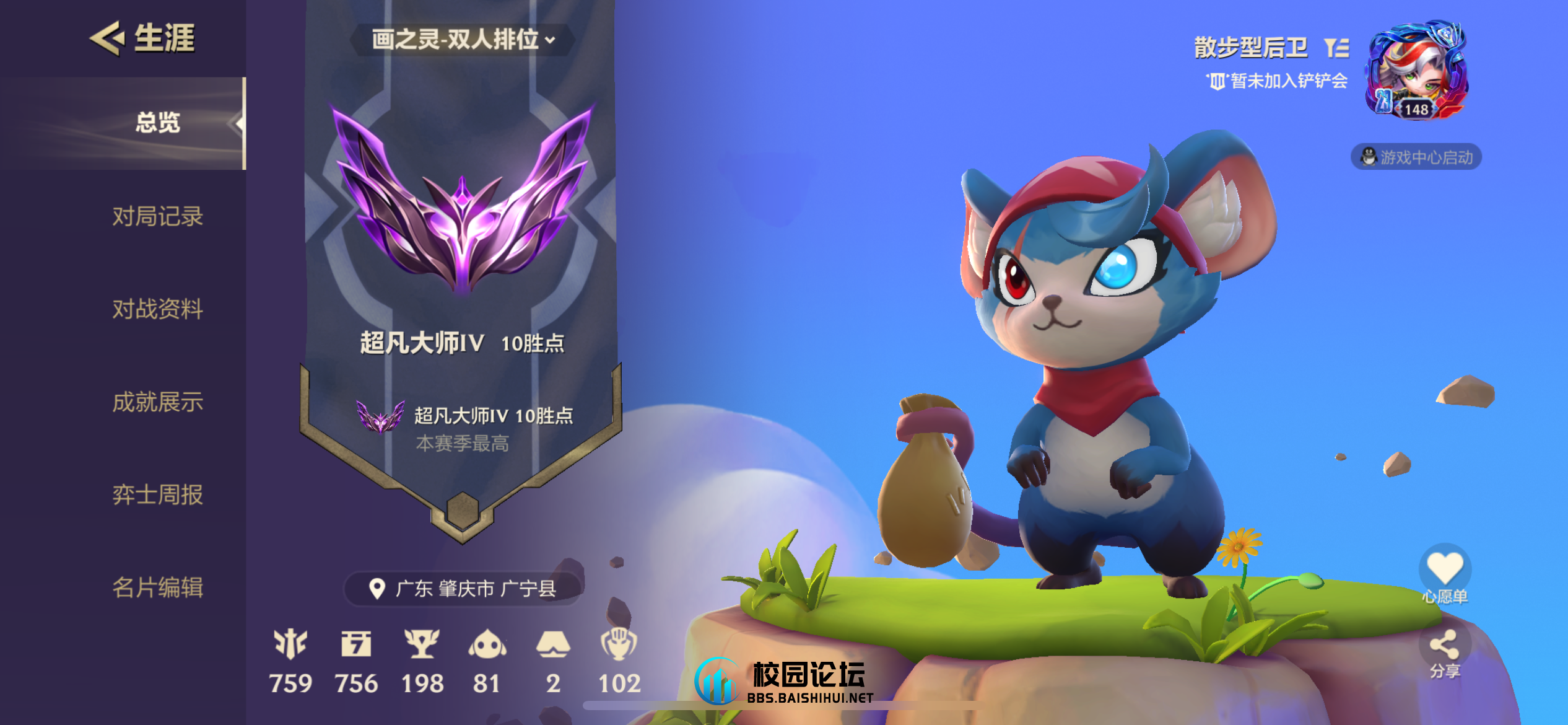Switch to the 对战资料 tab
1568x725 pixels.
pos(157,309)
